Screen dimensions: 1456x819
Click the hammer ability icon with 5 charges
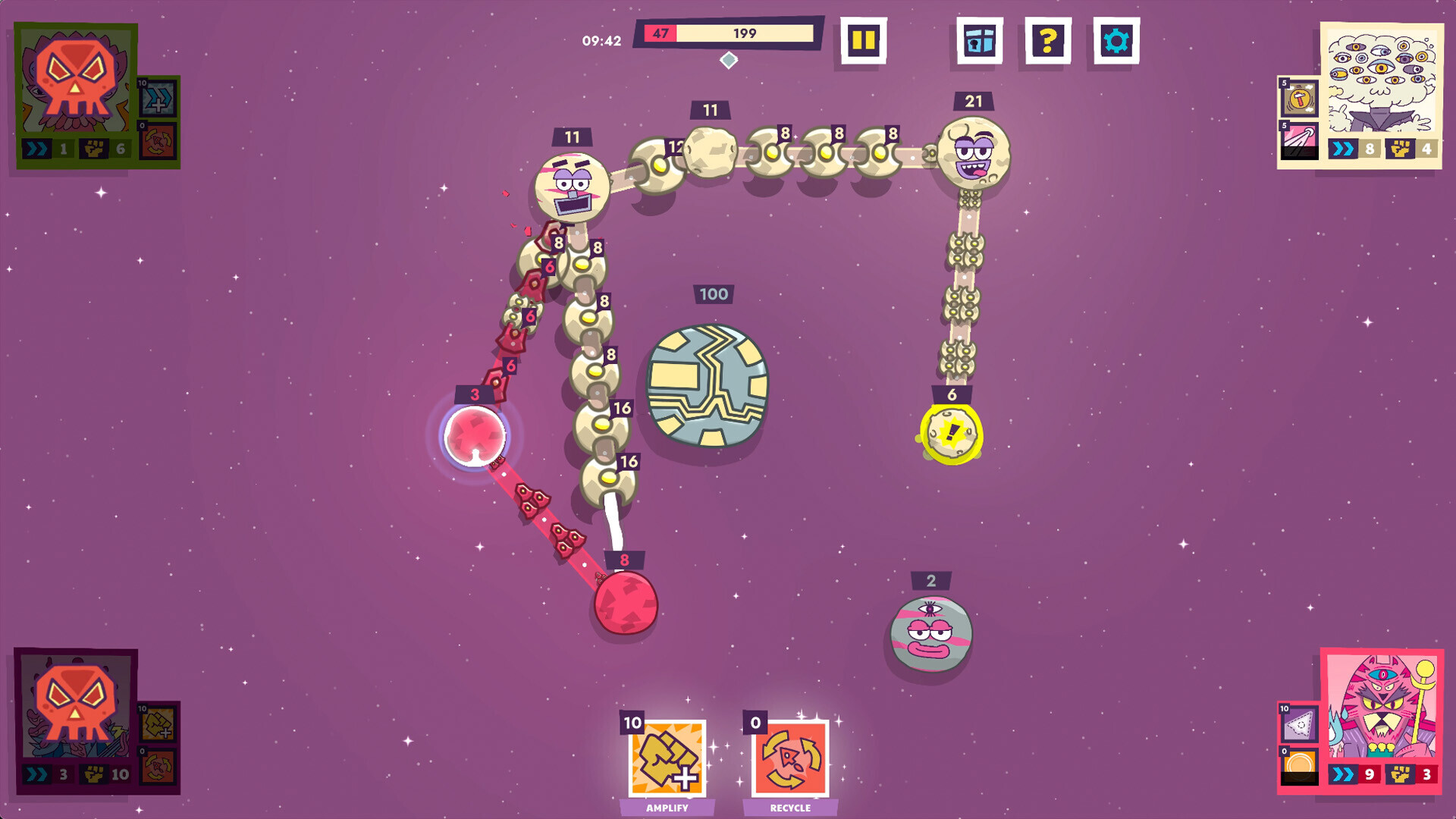pos(1300,96)
